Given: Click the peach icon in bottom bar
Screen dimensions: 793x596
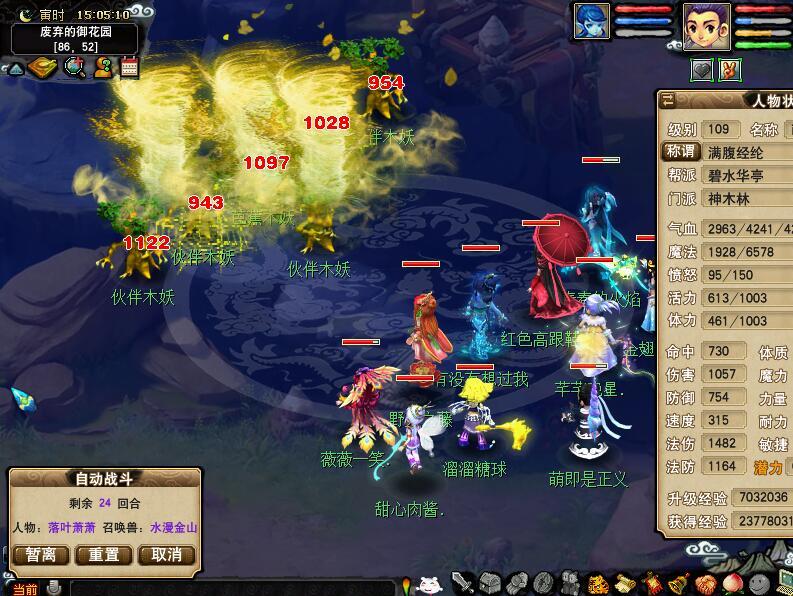Looking at the screenshot, I should tap(732, 583).
